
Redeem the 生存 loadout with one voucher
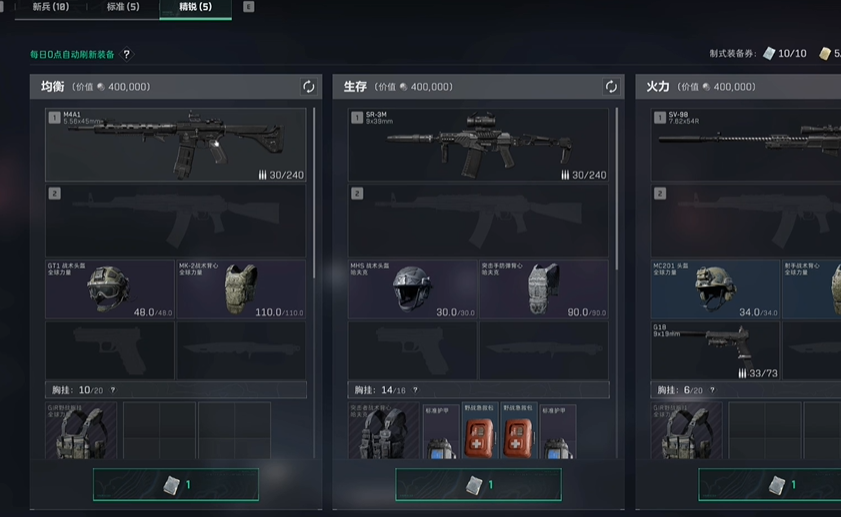coord(478,485)
